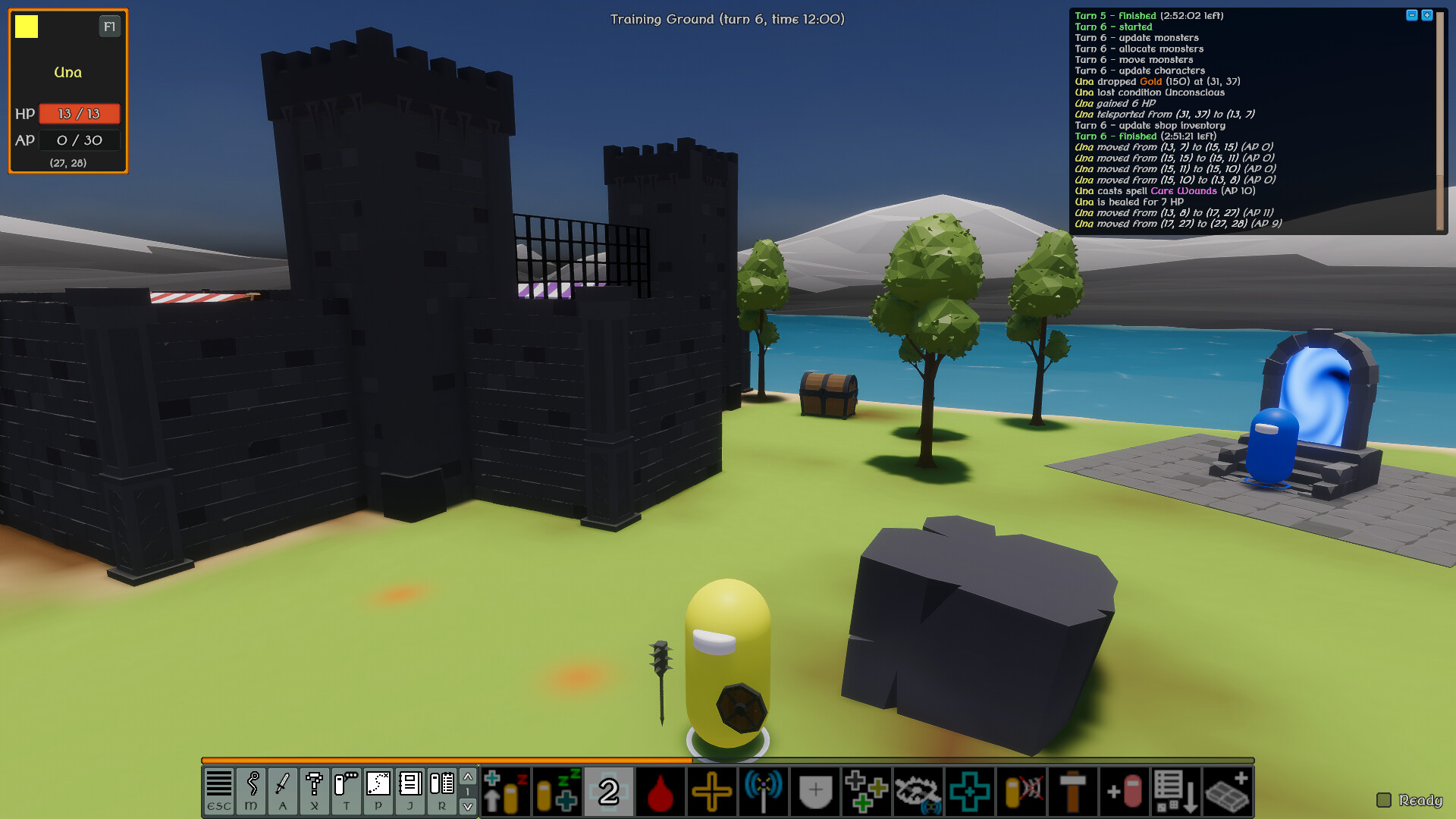Select the blood drop ability icon

(660, 791)
